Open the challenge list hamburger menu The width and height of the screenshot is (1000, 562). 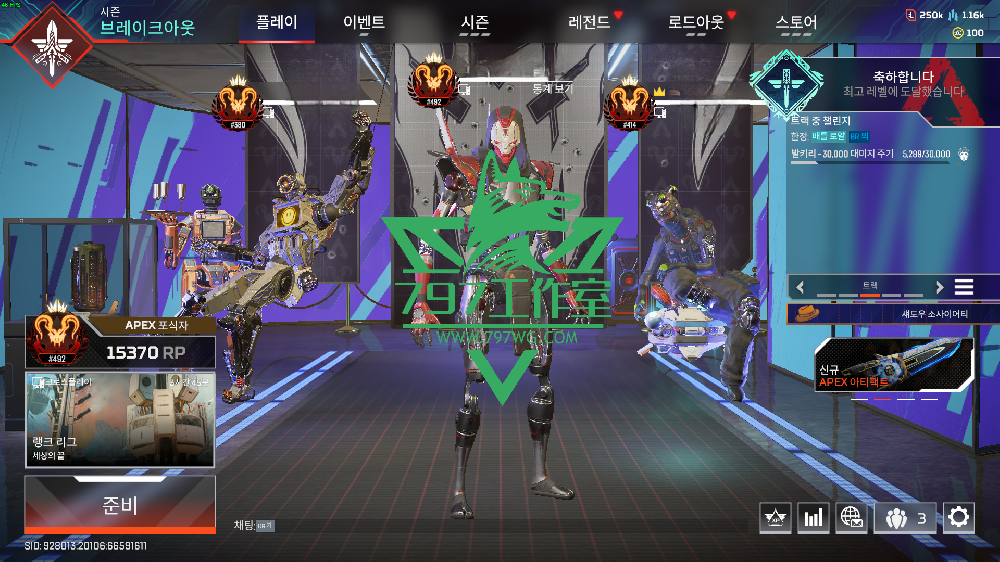click(963, 287)
